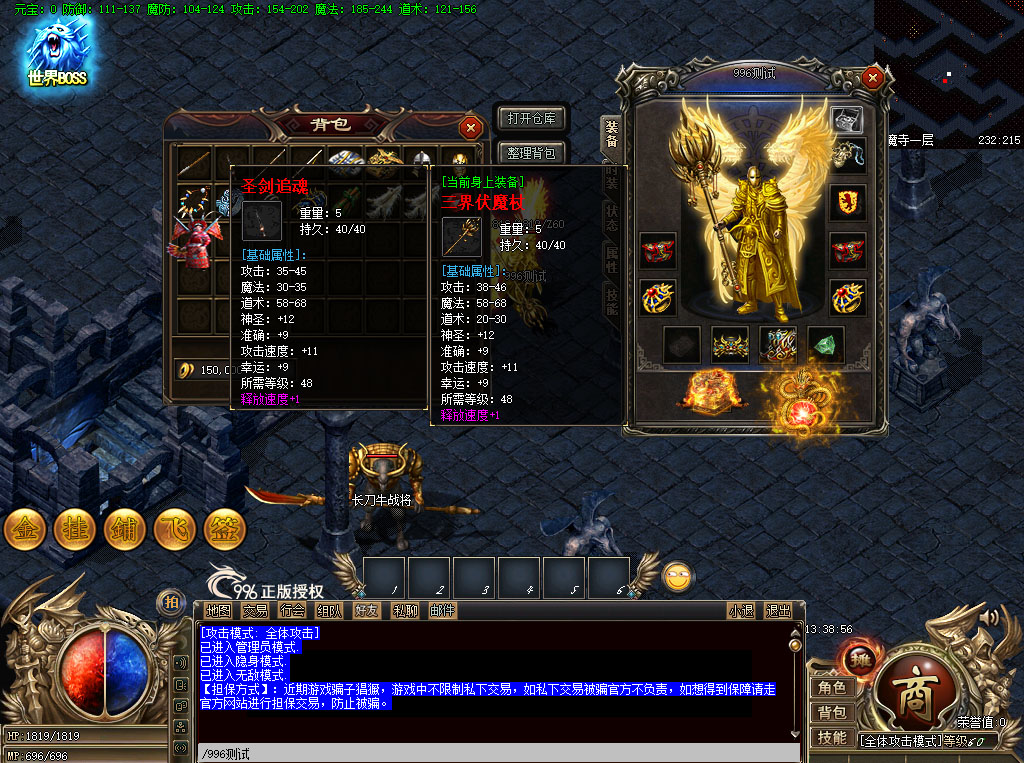Open the 好友 friends list
Screen dimensions: 1024x763
click(367, 610)
